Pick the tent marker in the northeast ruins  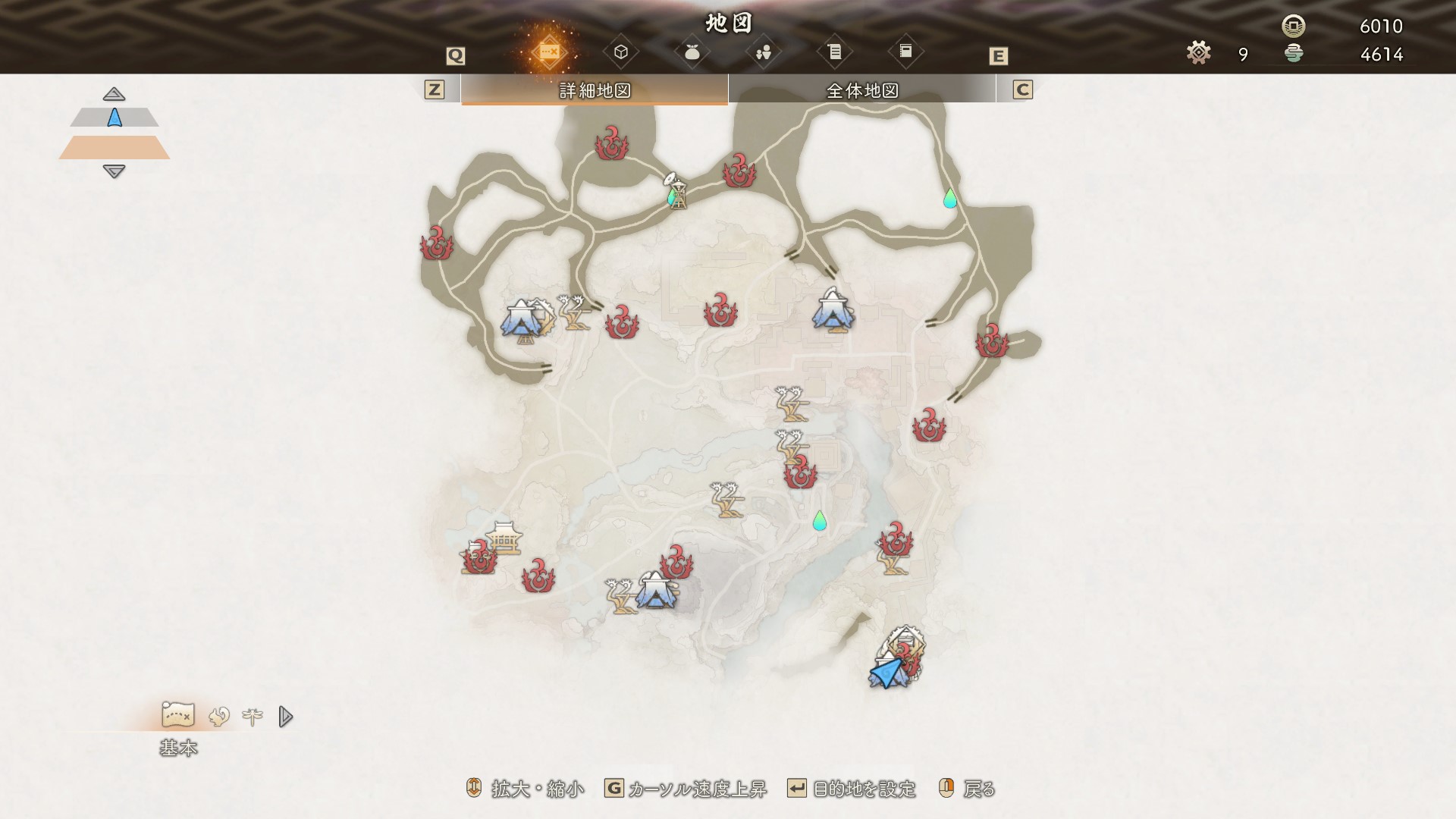pos(833,310)
